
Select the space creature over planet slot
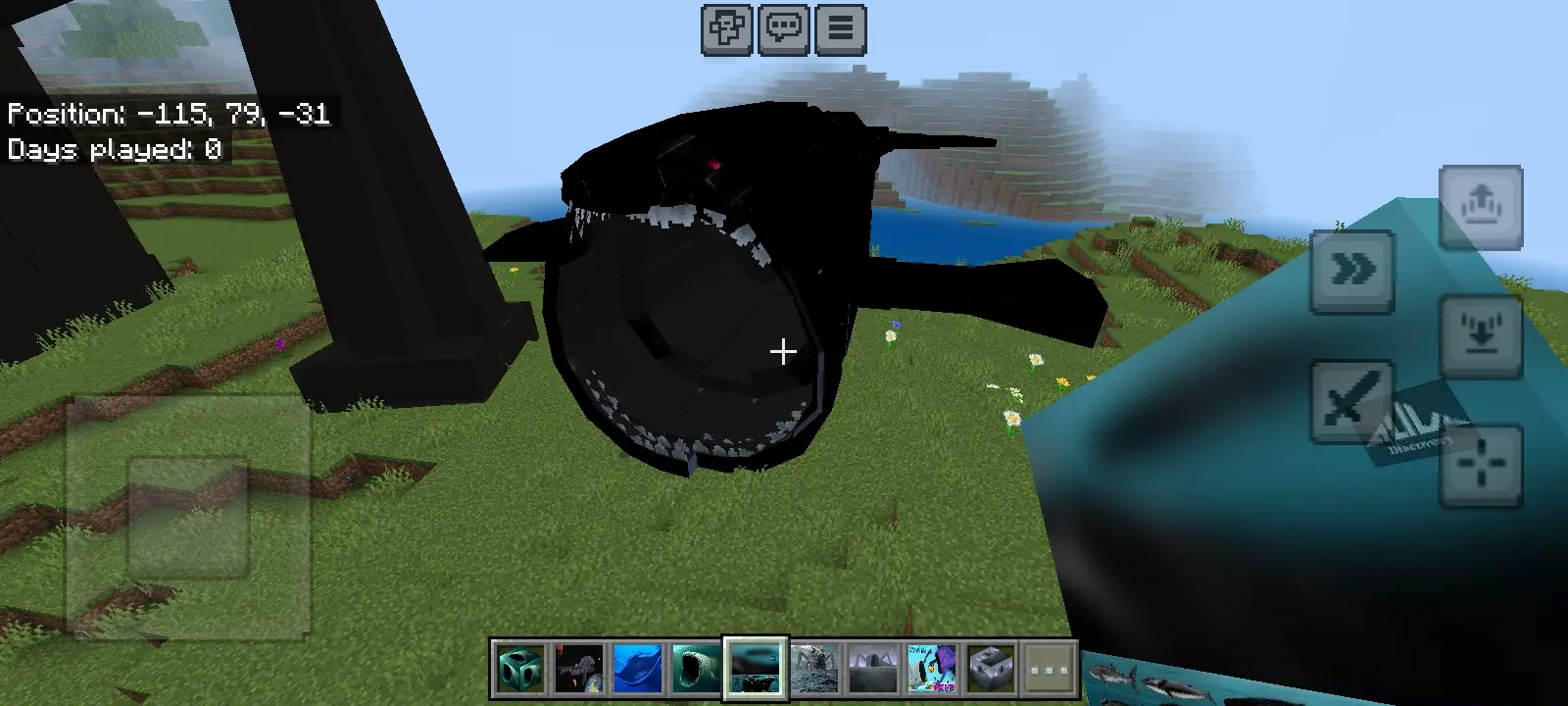pyautogui.click(x=579, y=669)
